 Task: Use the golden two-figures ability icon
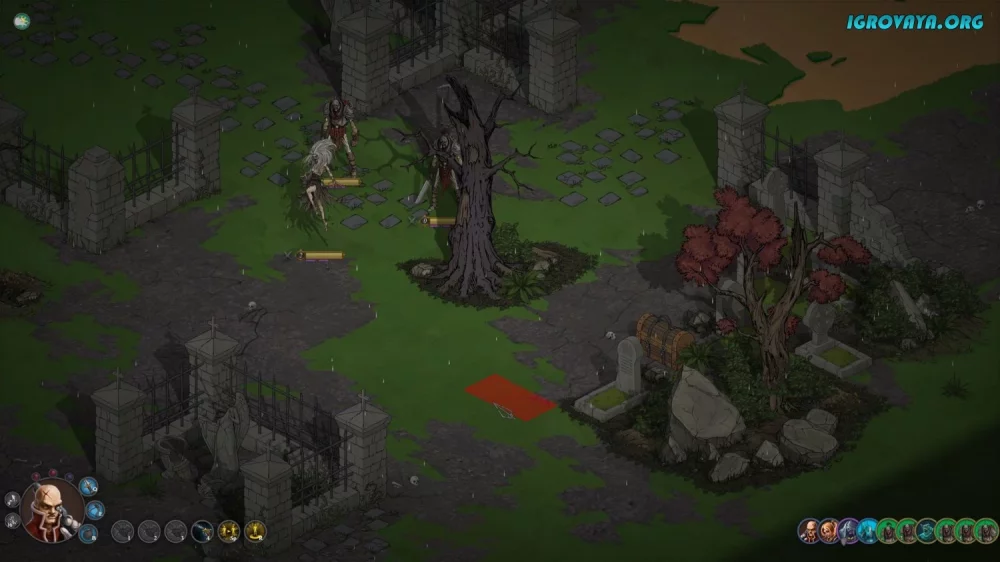pyautogui.click(x=229, y=531)
